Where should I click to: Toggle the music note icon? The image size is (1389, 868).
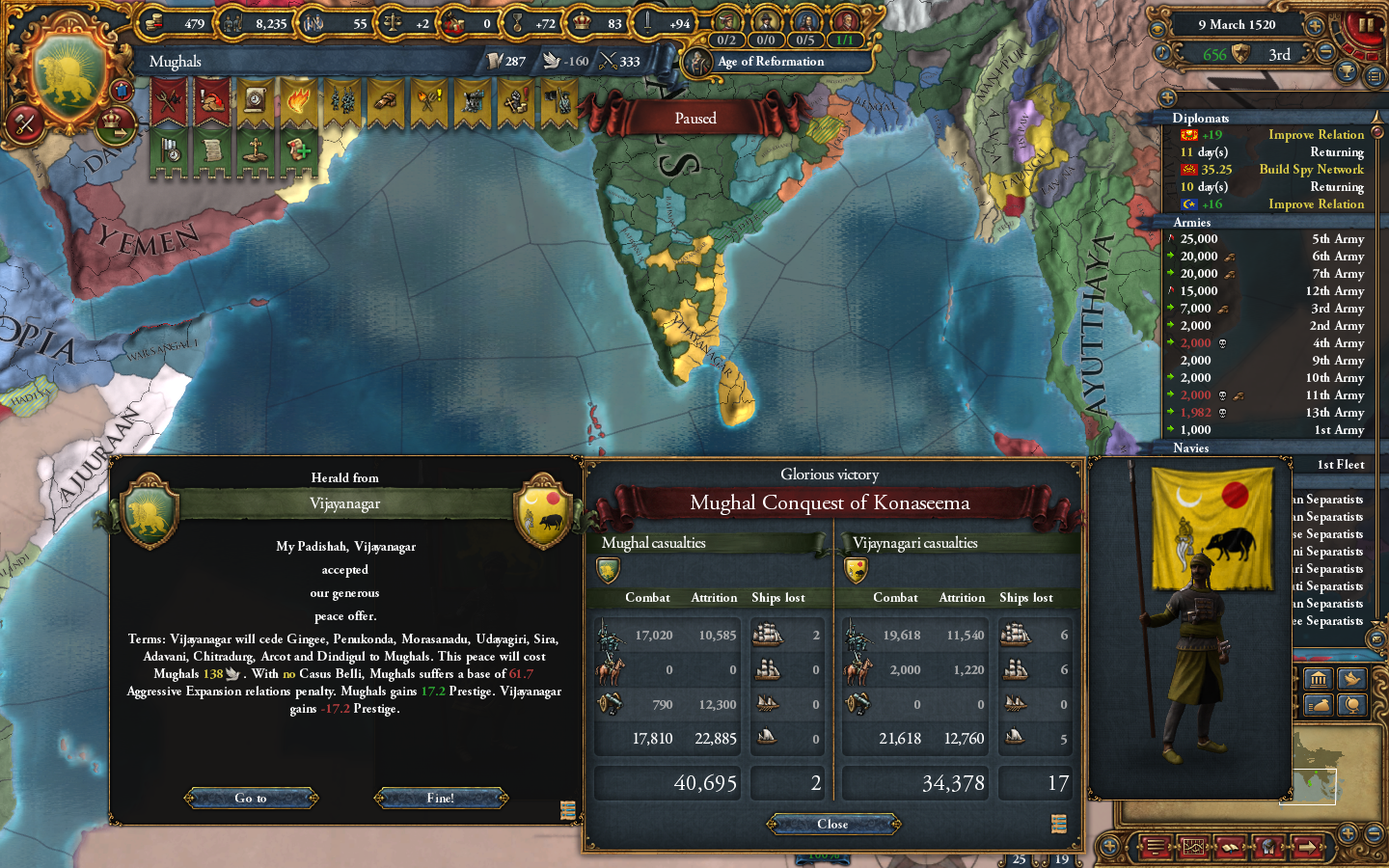[1162, 52]
